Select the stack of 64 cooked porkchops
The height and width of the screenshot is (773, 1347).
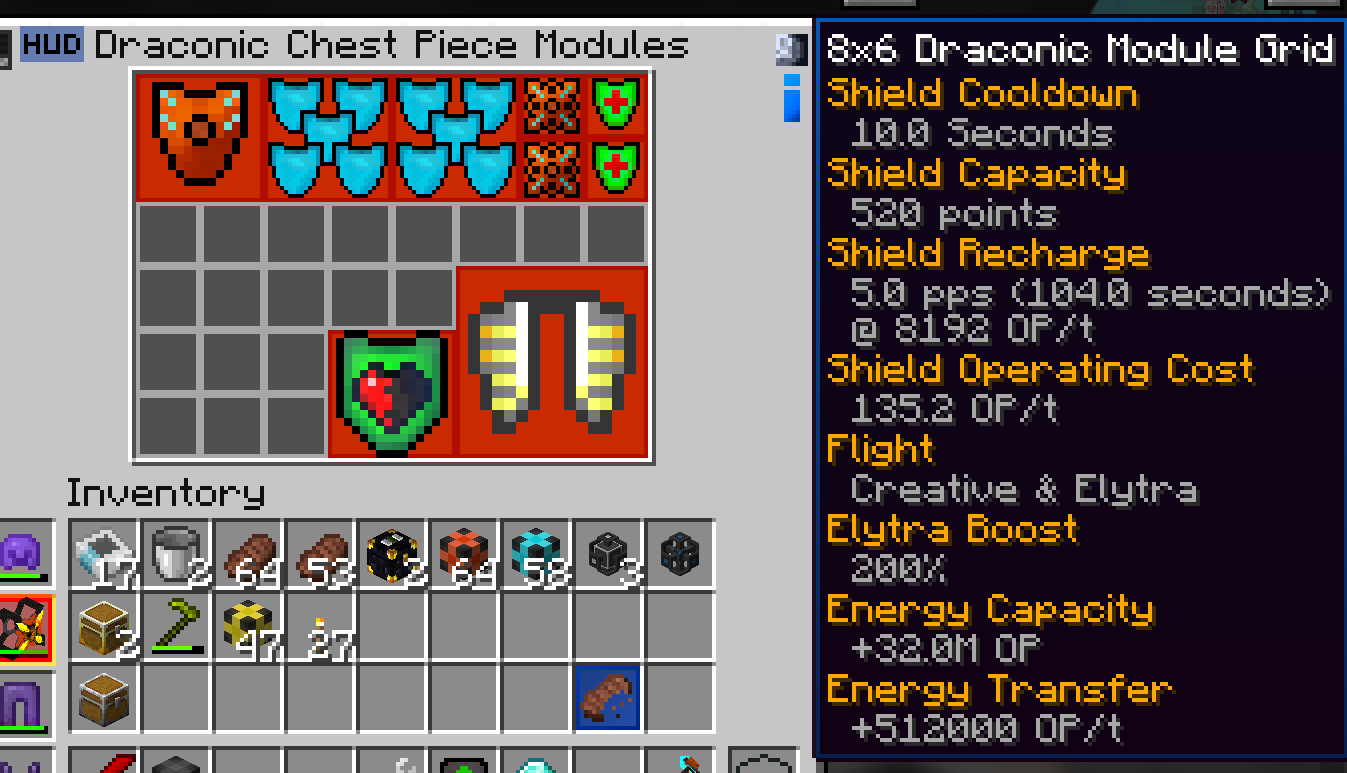click(x=250, y=552)
